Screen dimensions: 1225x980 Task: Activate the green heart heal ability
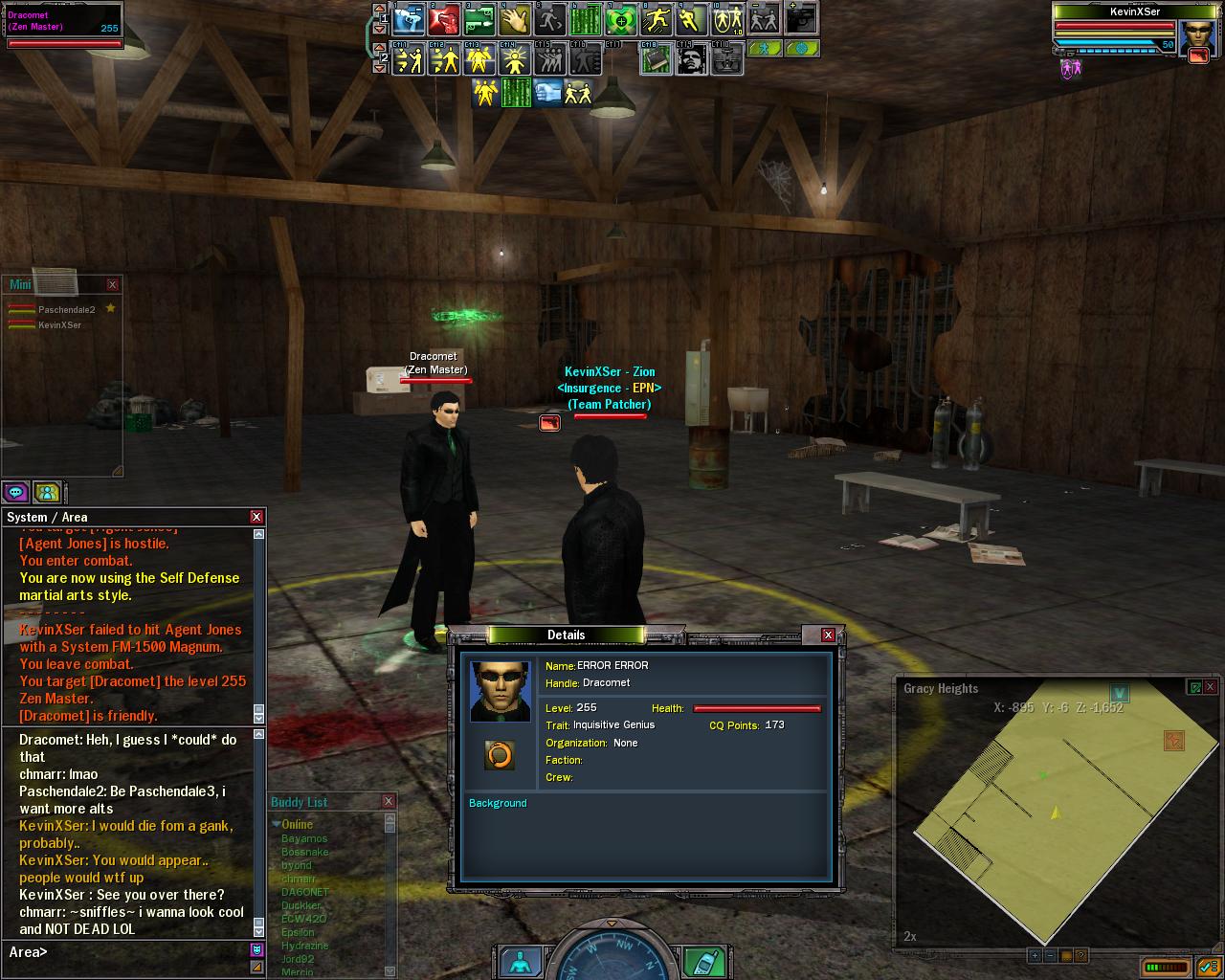(x=621, y=19)
